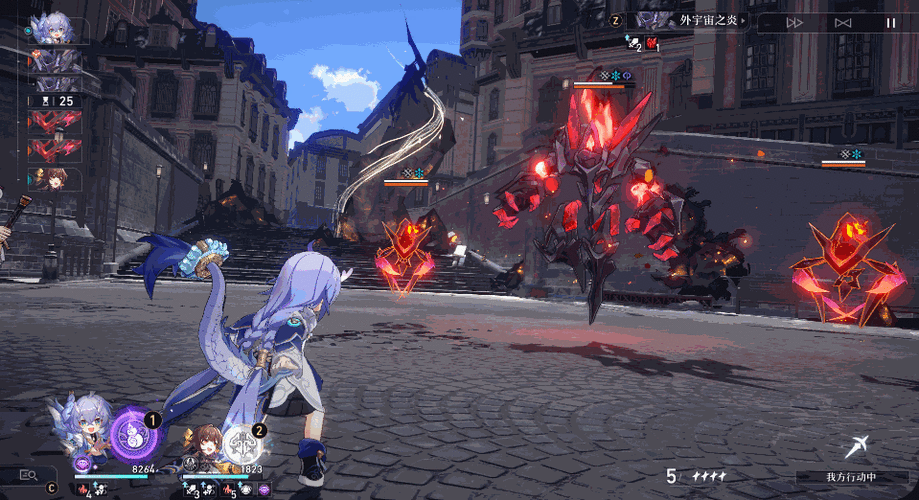This screenshot has height=500, width=919.
Task: Select the brown-haired character in the action order
Action: pos(53,179)
